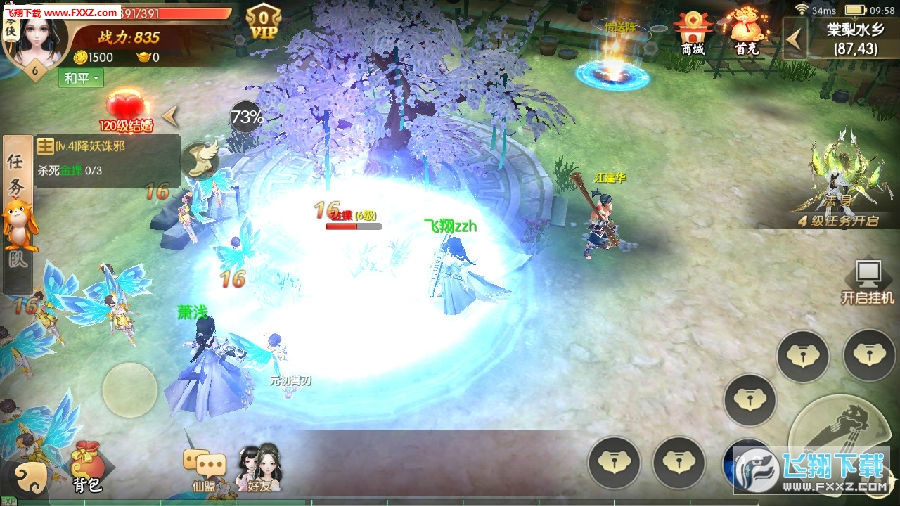Screen dimensions: 900x506
Task: Tap the round virtual joystick pad
Action: [x=129, y=392]
